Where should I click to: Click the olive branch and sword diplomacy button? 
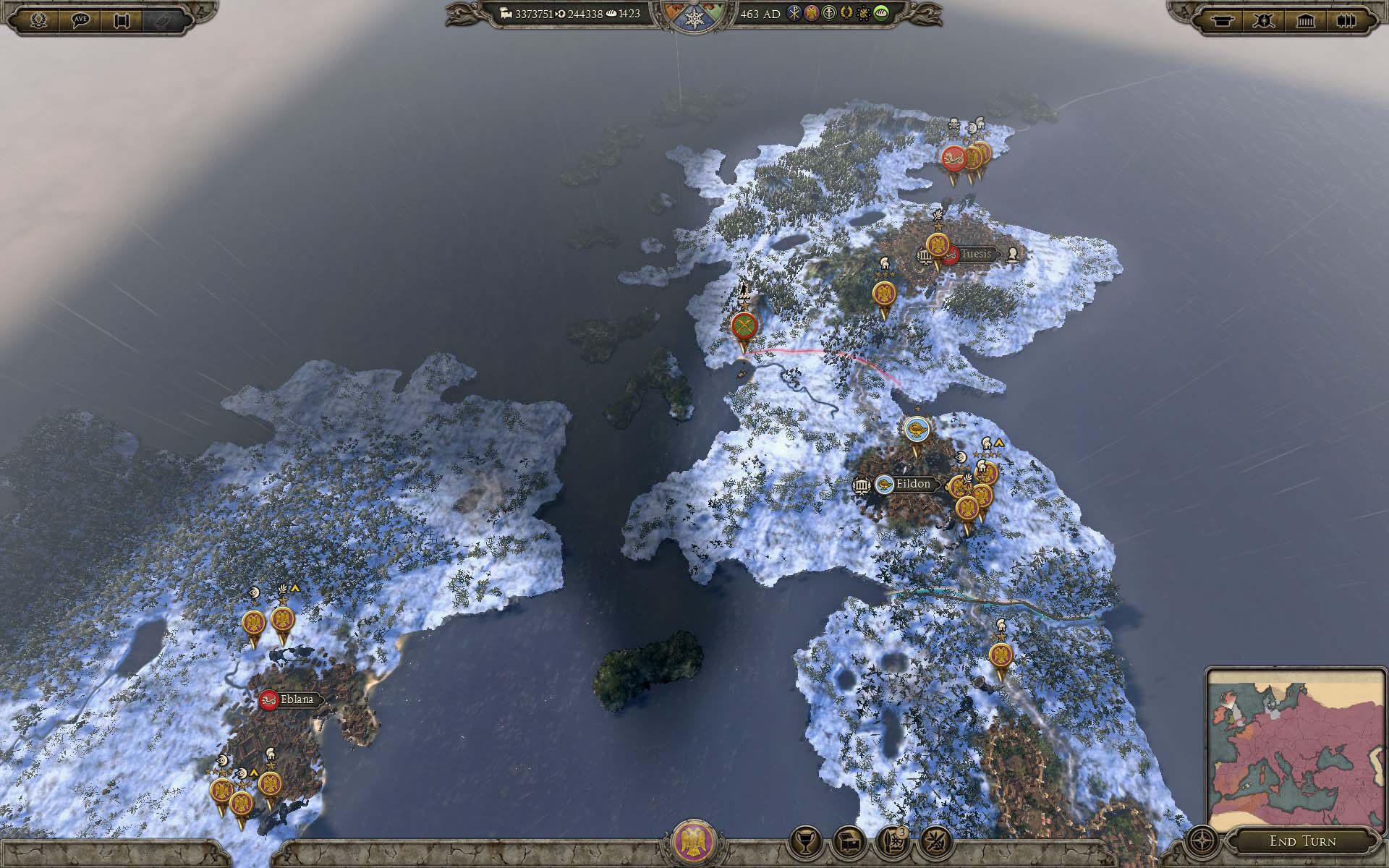(934, 841)
